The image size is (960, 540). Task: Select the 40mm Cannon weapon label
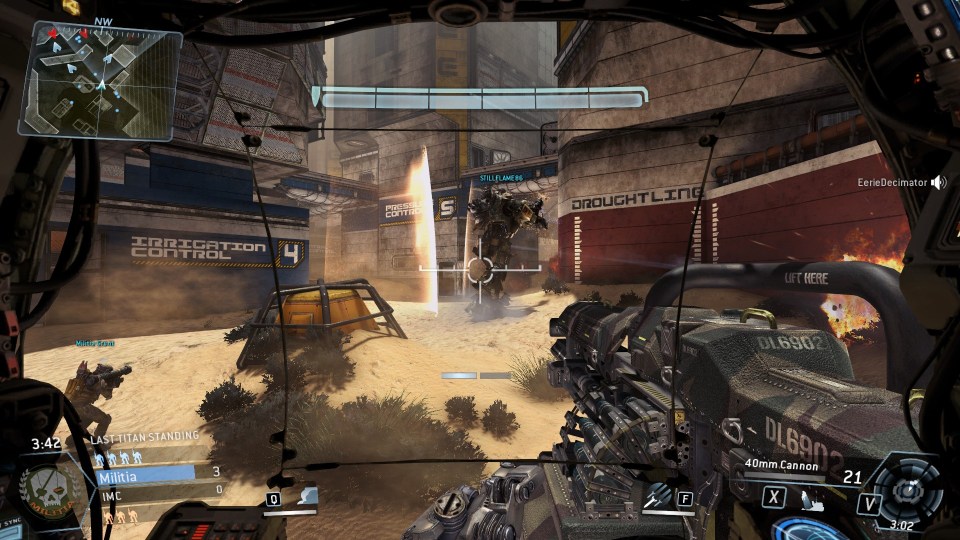(x=781, y=465)
